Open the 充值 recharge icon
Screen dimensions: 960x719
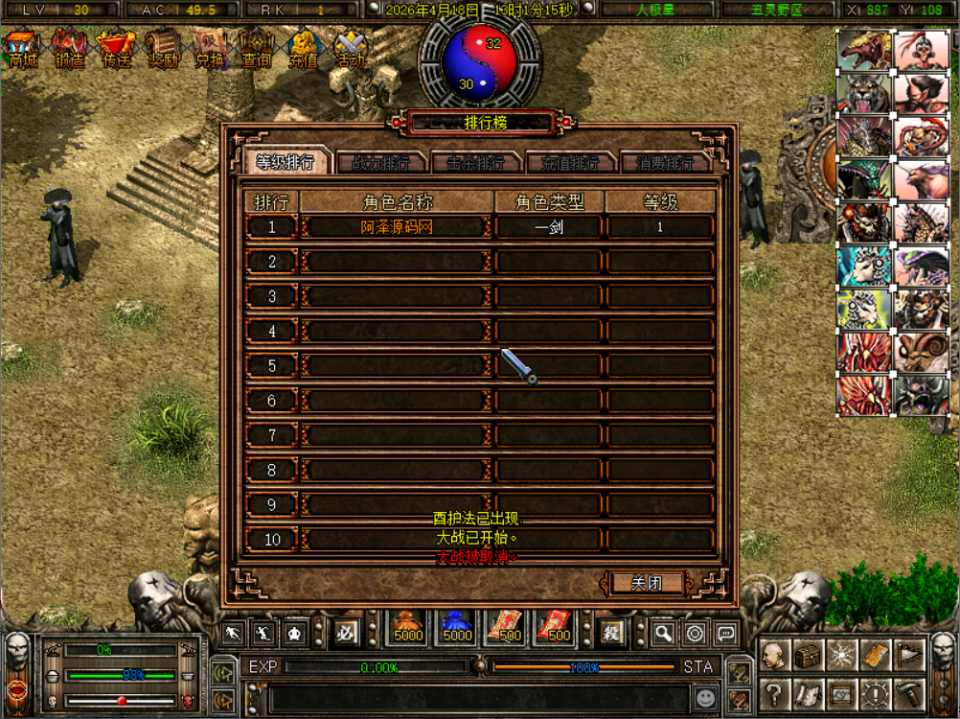[x=303, y=49]
